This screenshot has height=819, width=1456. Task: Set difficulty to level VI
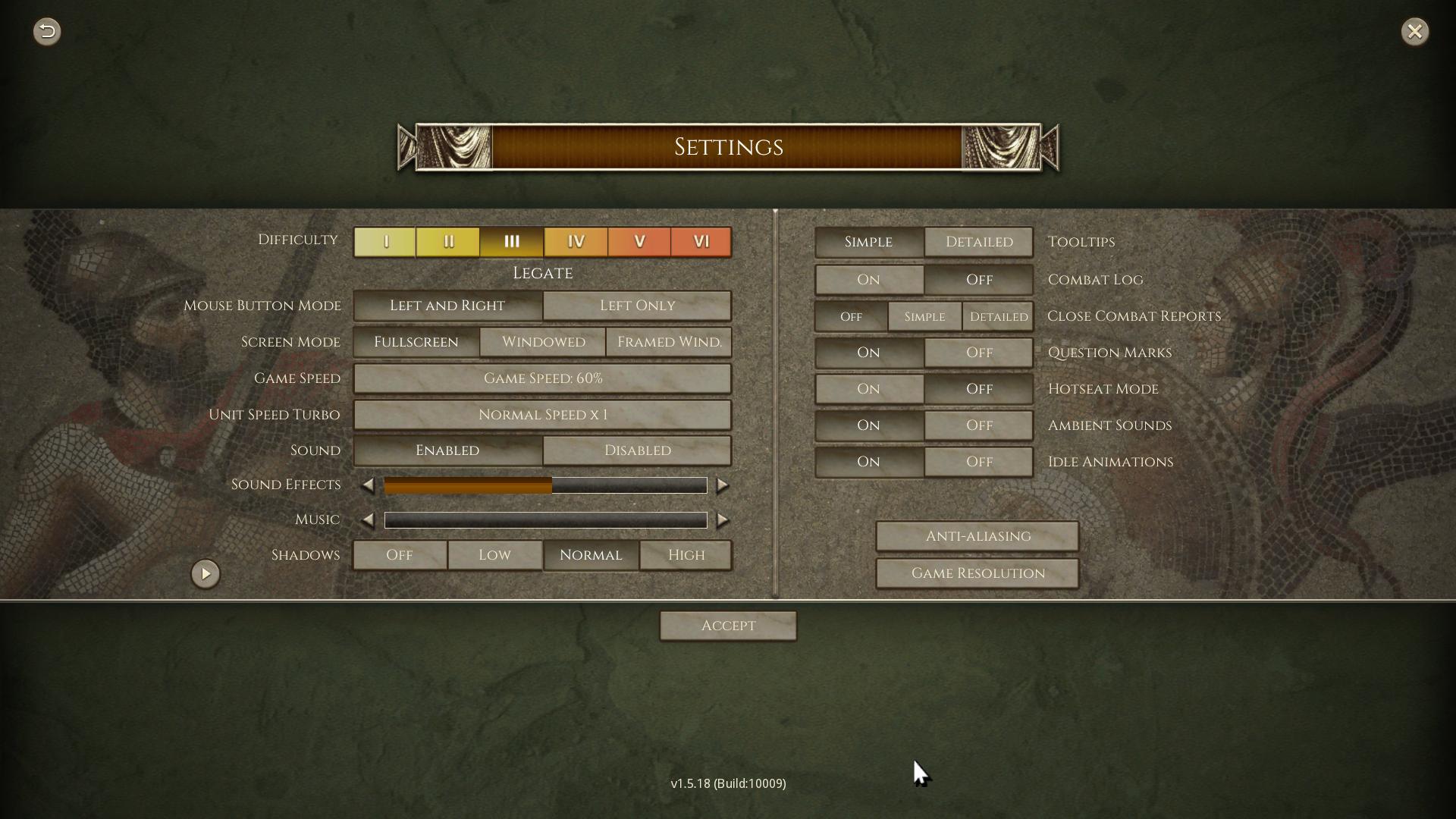[x=701, y=242]
